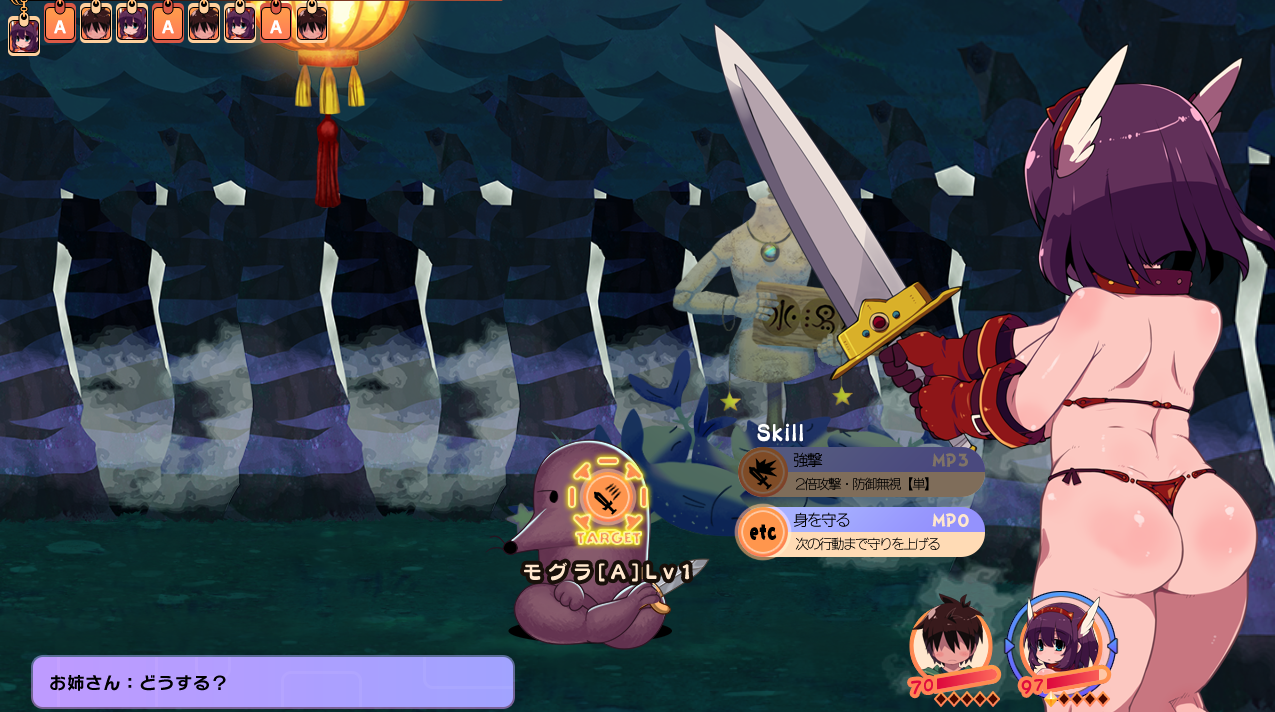1275x712 pixels.
Task: Select the brown-haired boy party portrait
Action: pos(949,640)
